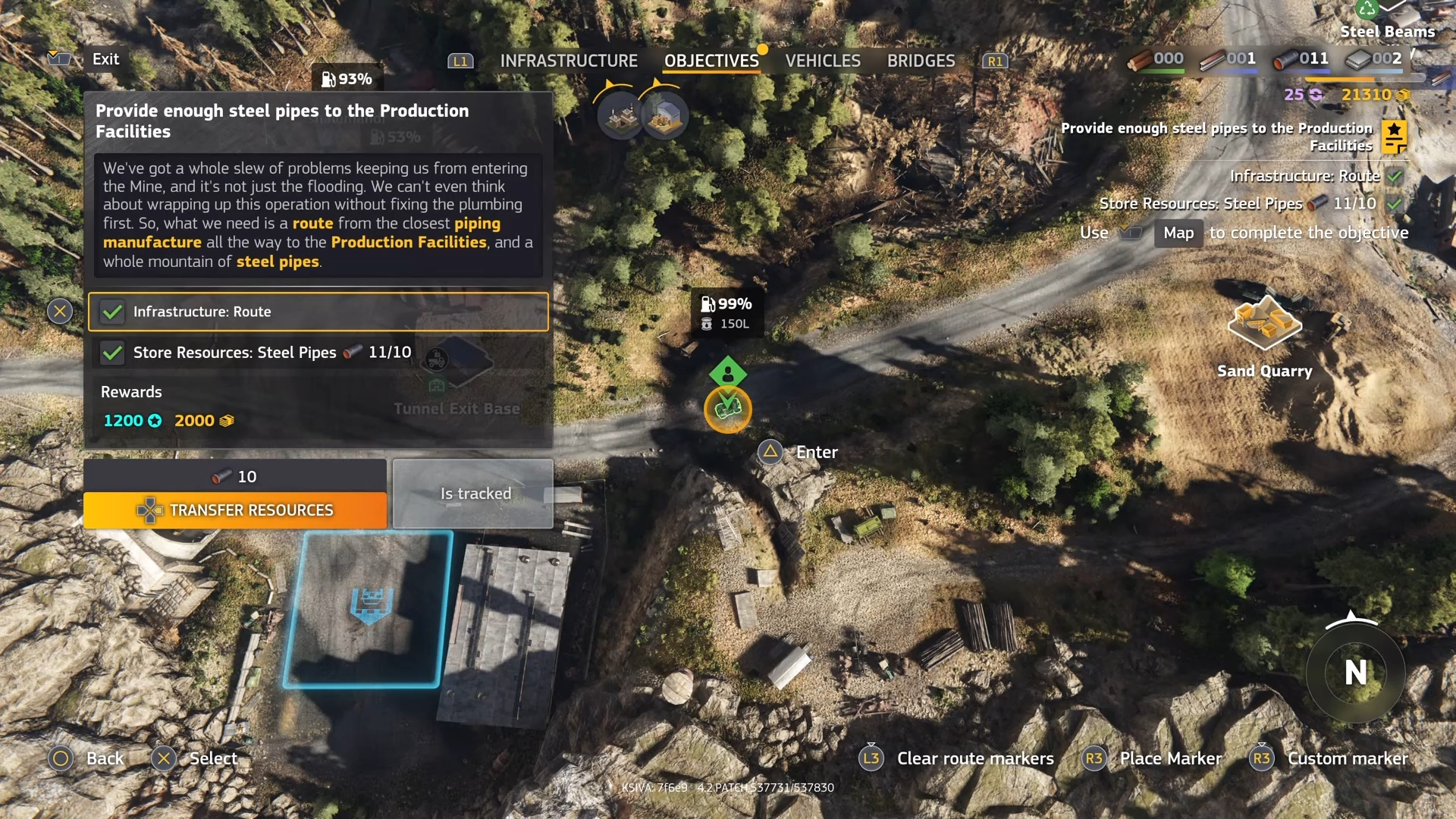Select the Bridges tab
This screenshot has width=1456, height=819.
[921, 61]
